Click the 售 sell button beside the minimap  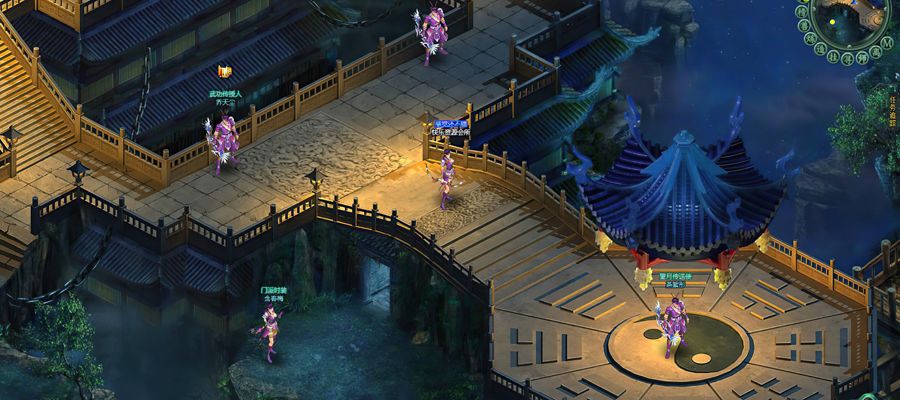point(804,26)
